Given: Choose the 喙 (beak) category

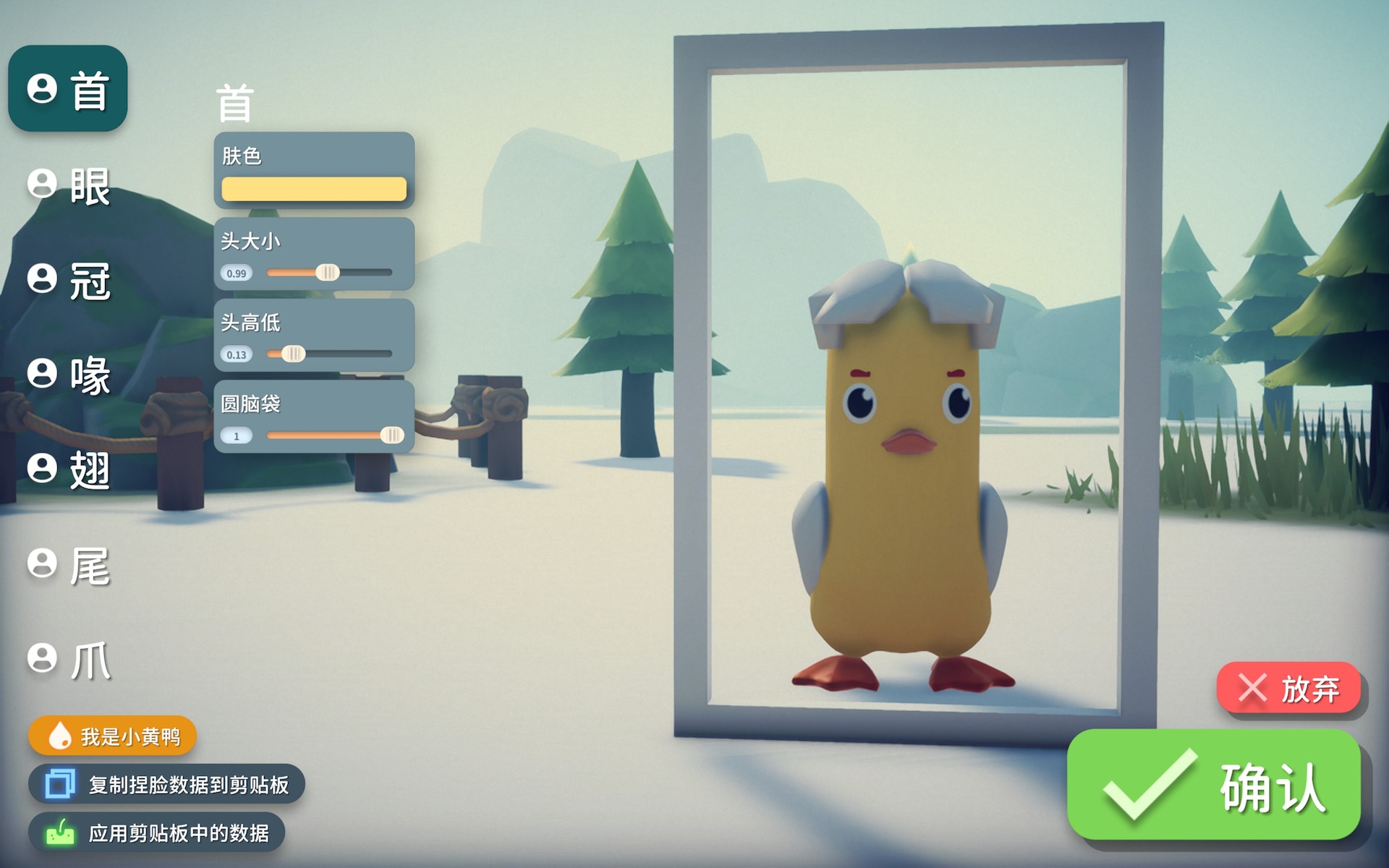Looking at the screenshot, I should [69, 375].
